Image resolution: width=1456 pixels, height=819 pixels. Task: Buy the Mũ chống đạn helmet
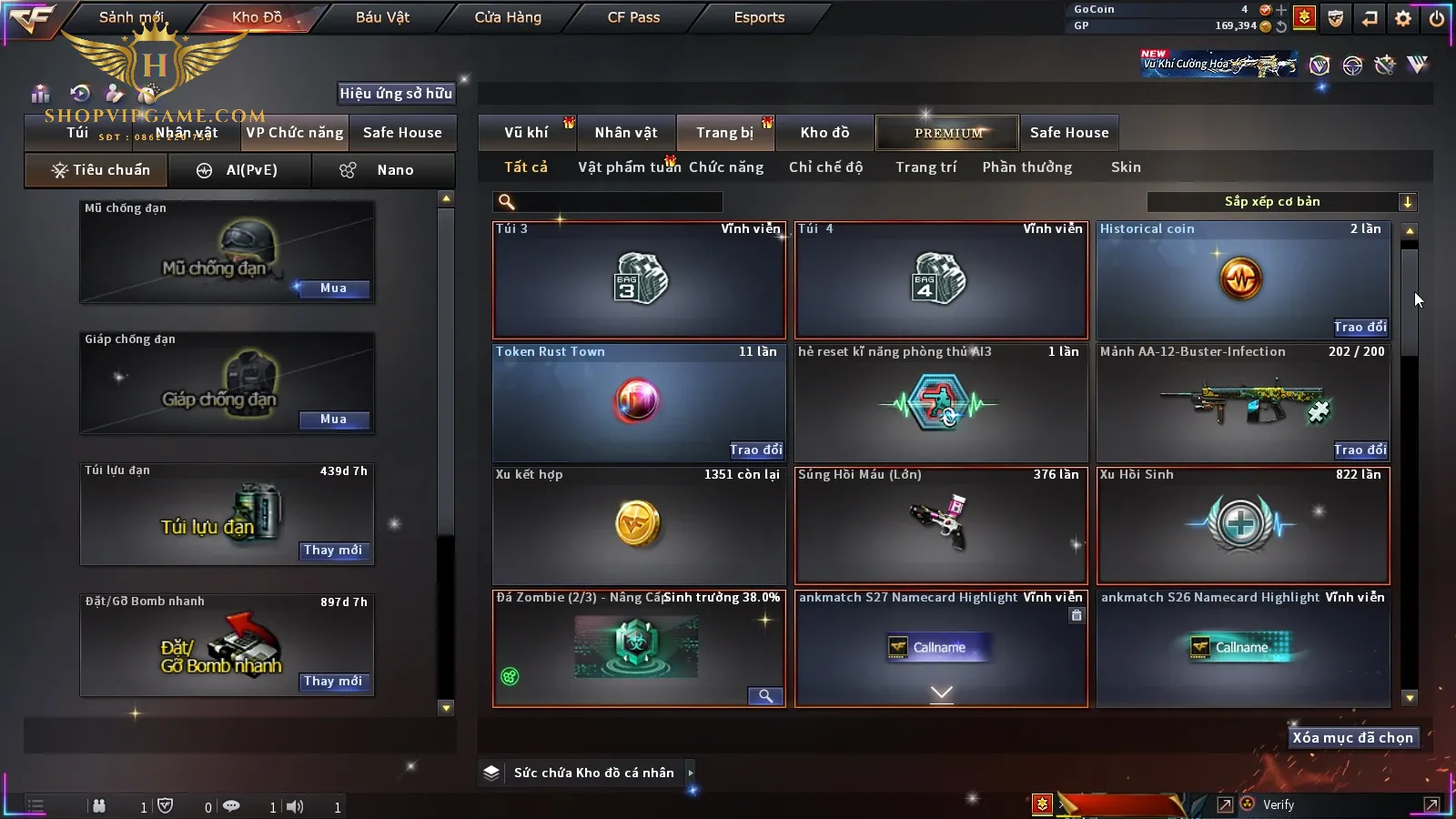click(333, 288)
